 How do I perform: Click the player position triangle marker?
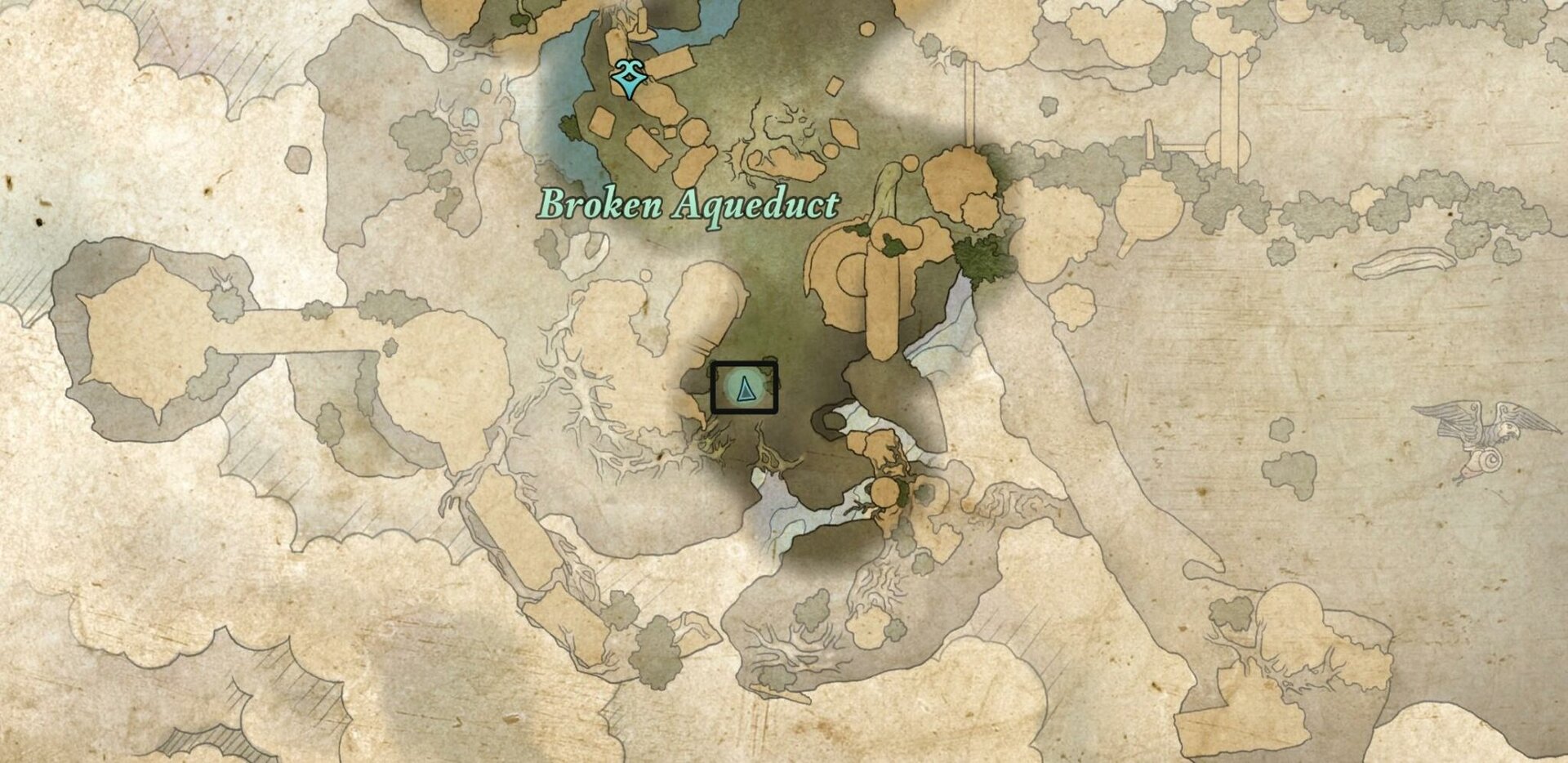click(x=744, y=391)
